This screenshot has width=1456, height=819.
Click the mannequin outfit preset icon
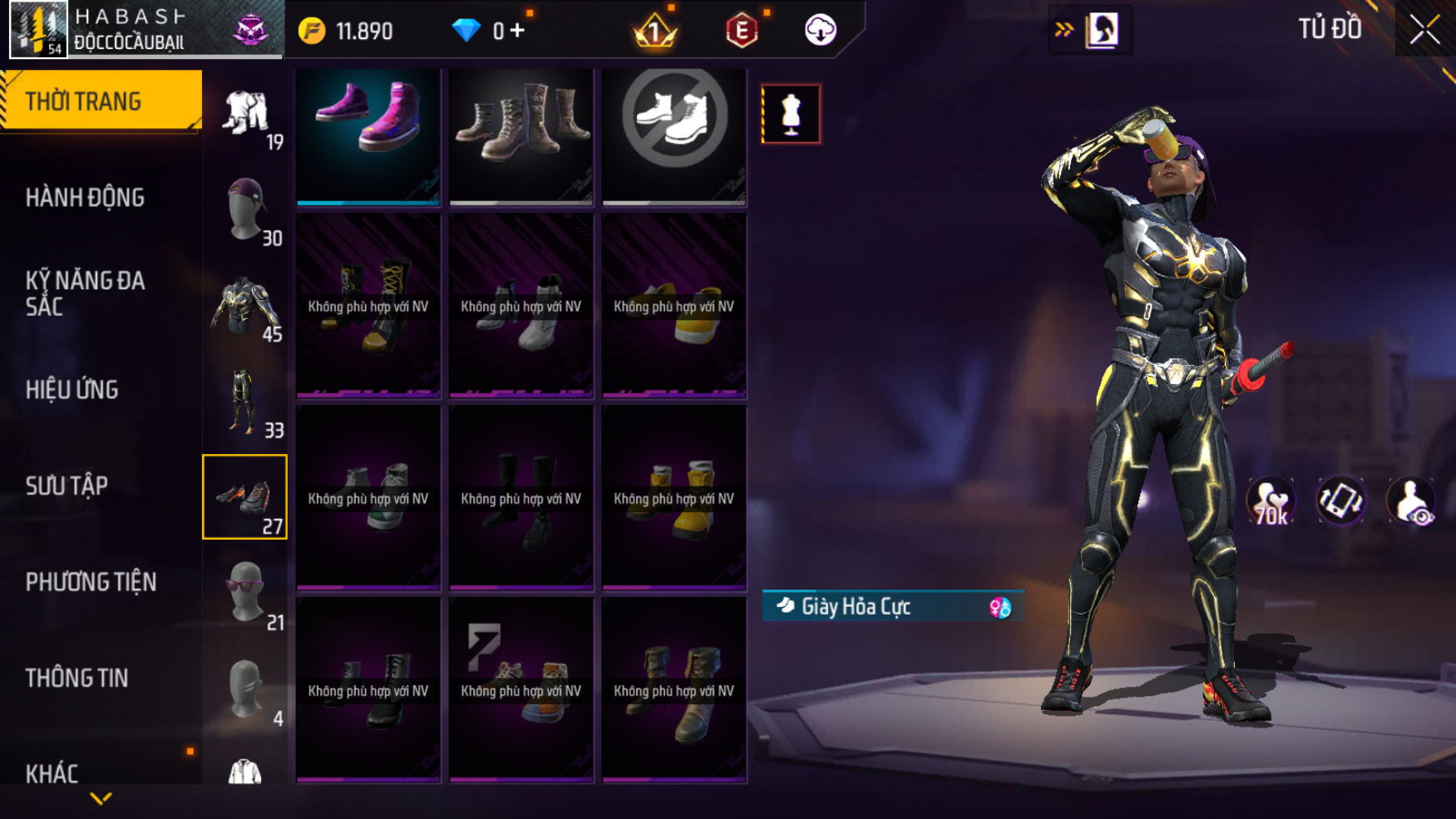click(791, 114)
